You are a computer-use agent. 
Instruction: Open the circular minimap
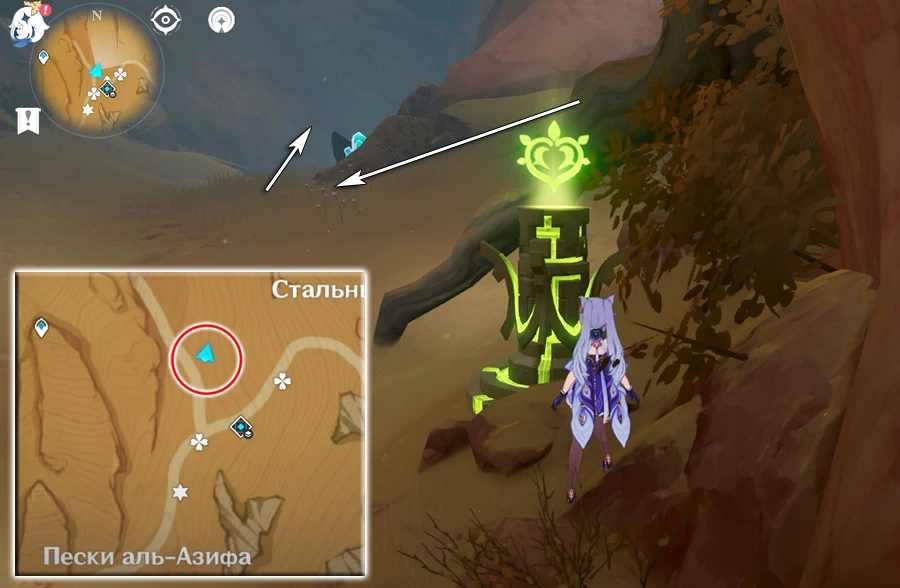[97, 74]
